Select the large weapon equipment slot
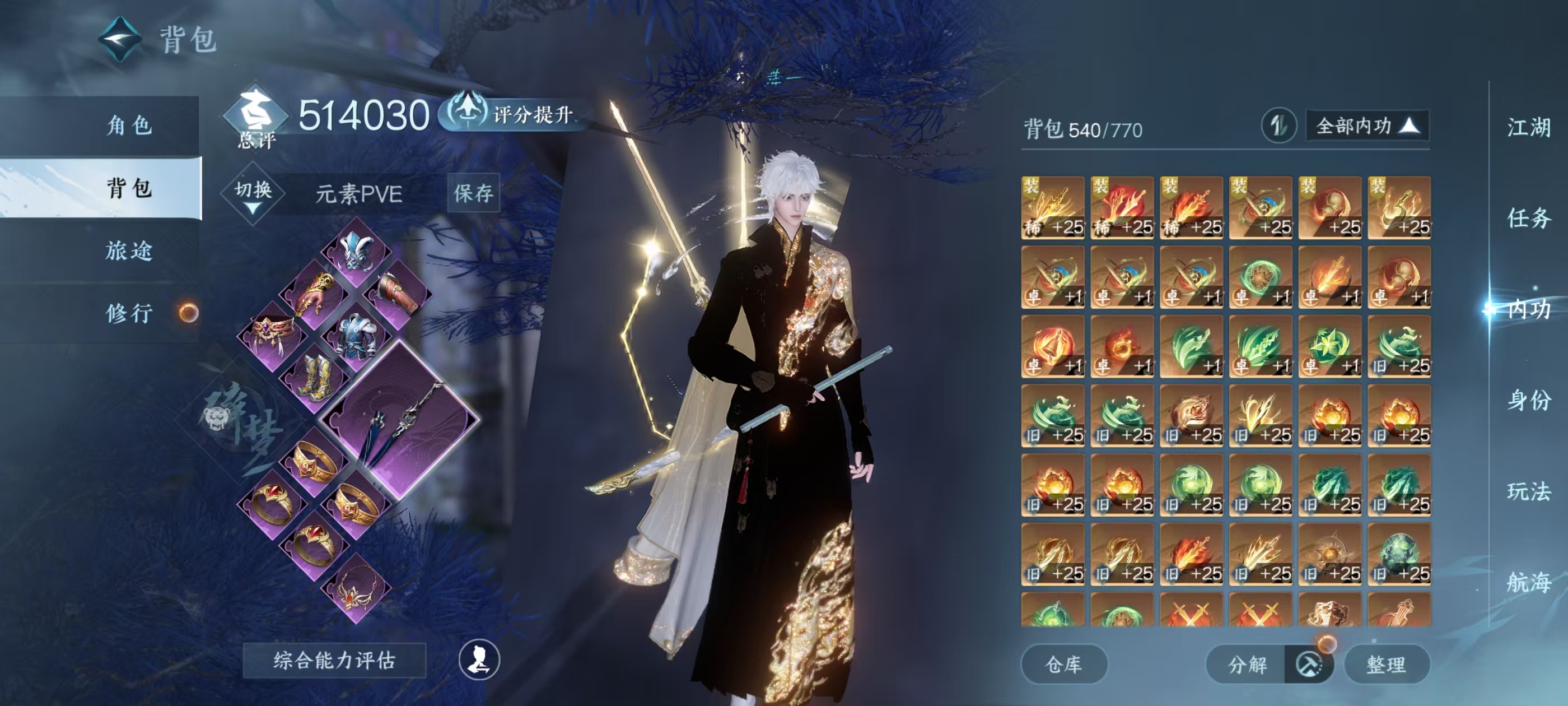1568x706 pixels. tap(399, 420)
